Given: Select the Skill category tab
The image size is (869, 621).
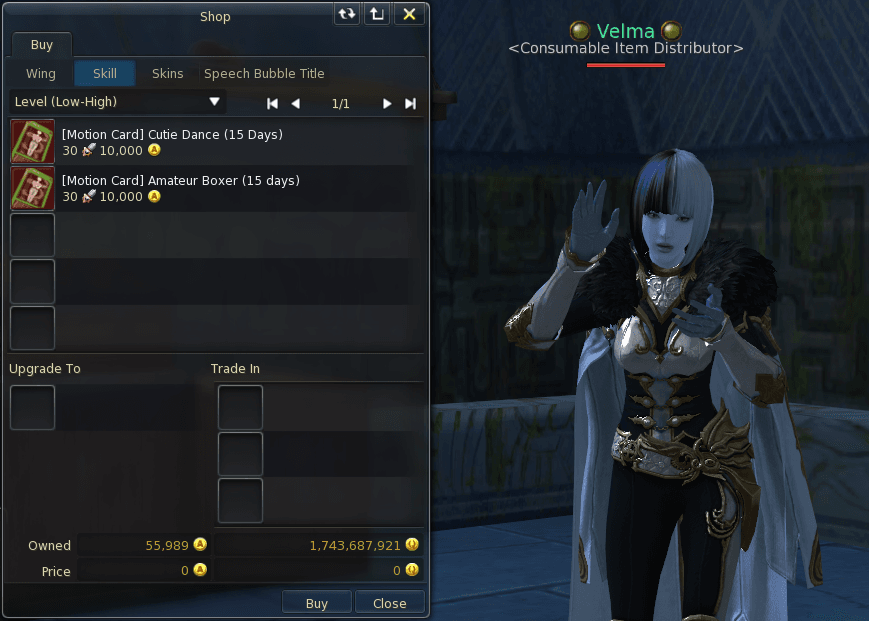Looking at the screenshot, I should coord(105,74).
